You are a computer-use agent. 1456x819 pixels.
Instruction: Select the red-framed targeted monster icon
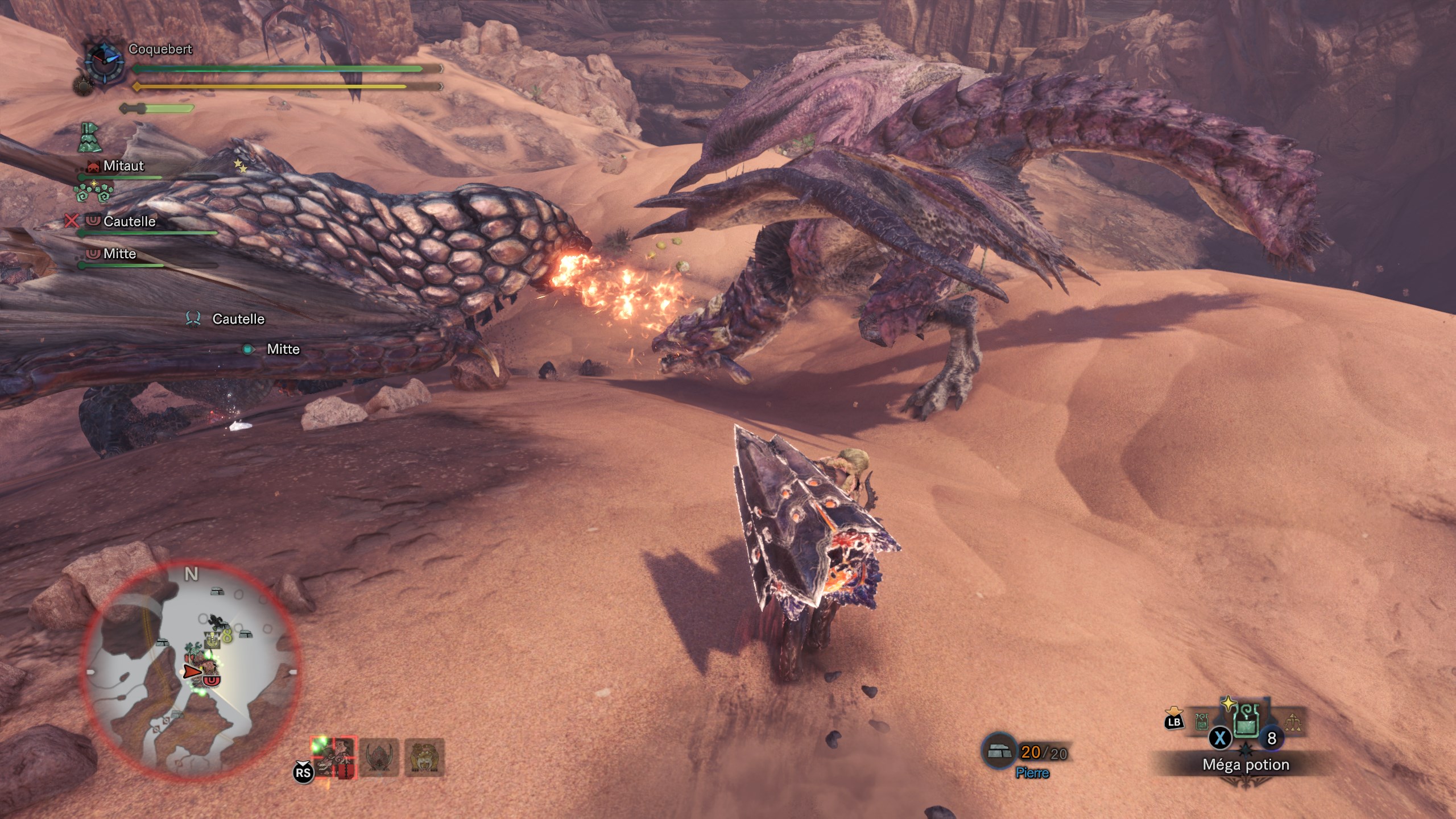click(334, 758)
